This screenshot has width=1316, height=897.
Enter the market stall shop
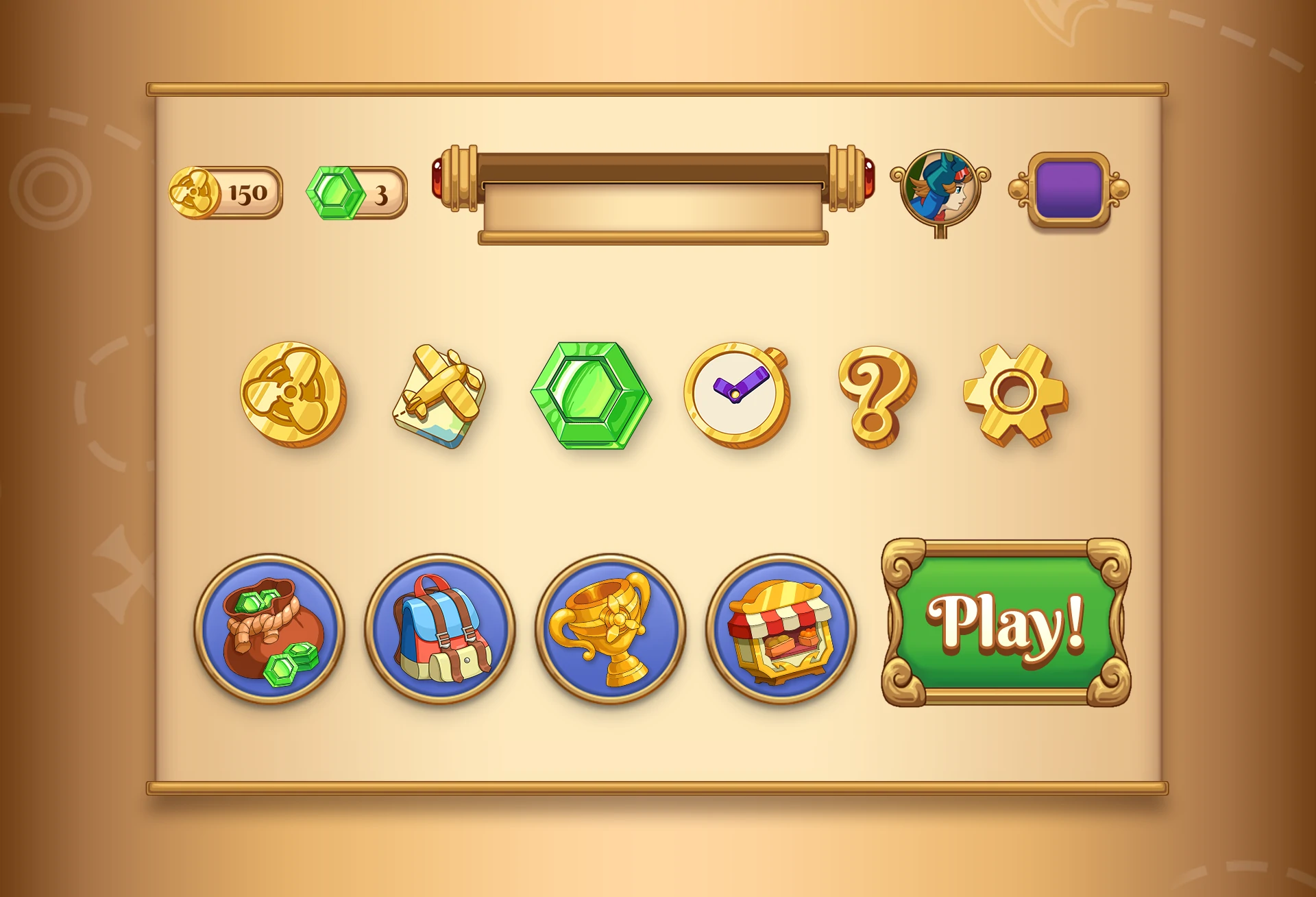(x=781, y=628)
